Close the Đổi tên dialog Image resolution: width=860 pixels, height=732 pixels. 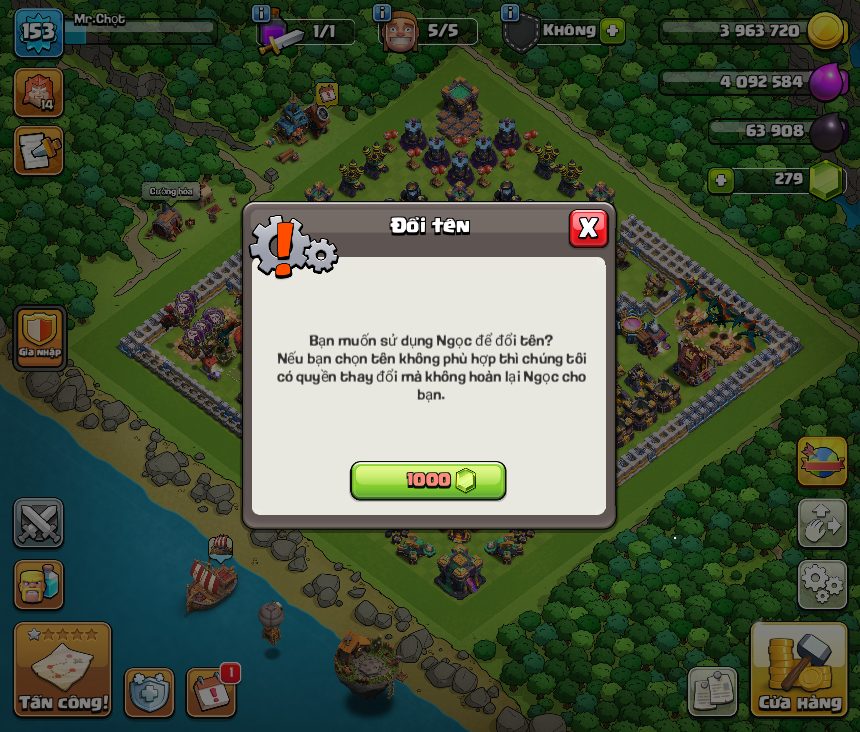point(588,228)
